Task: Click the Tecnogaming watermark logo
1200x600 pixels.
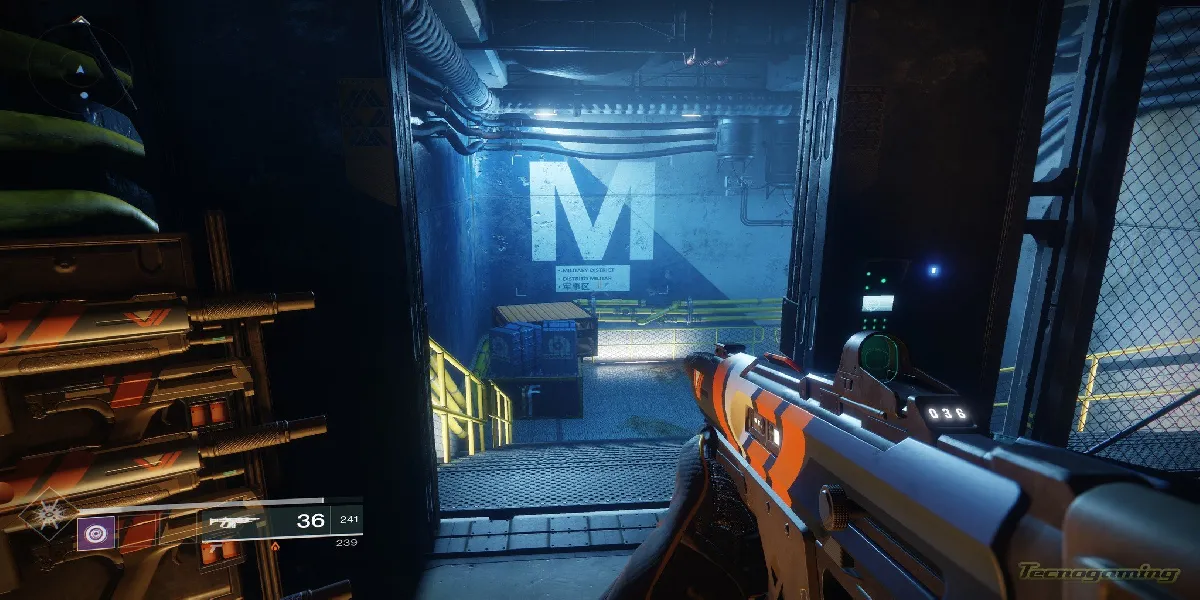Action: coord(1097,573)
